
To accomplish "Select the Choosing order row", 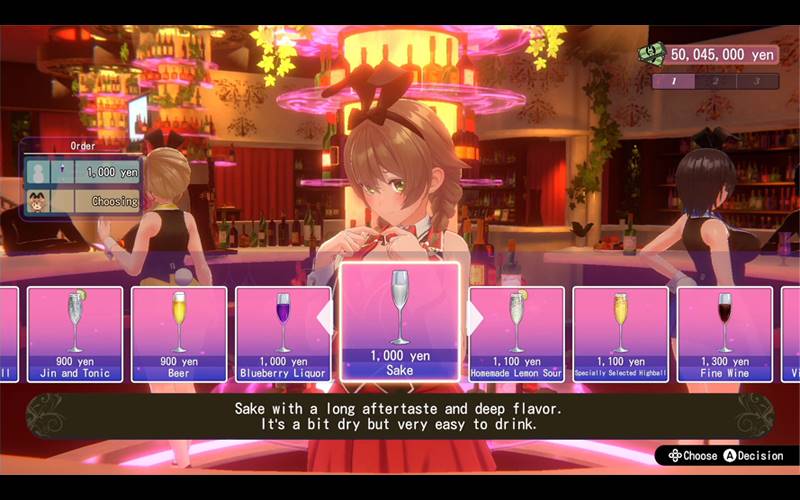I will click(x=84, y=200).
